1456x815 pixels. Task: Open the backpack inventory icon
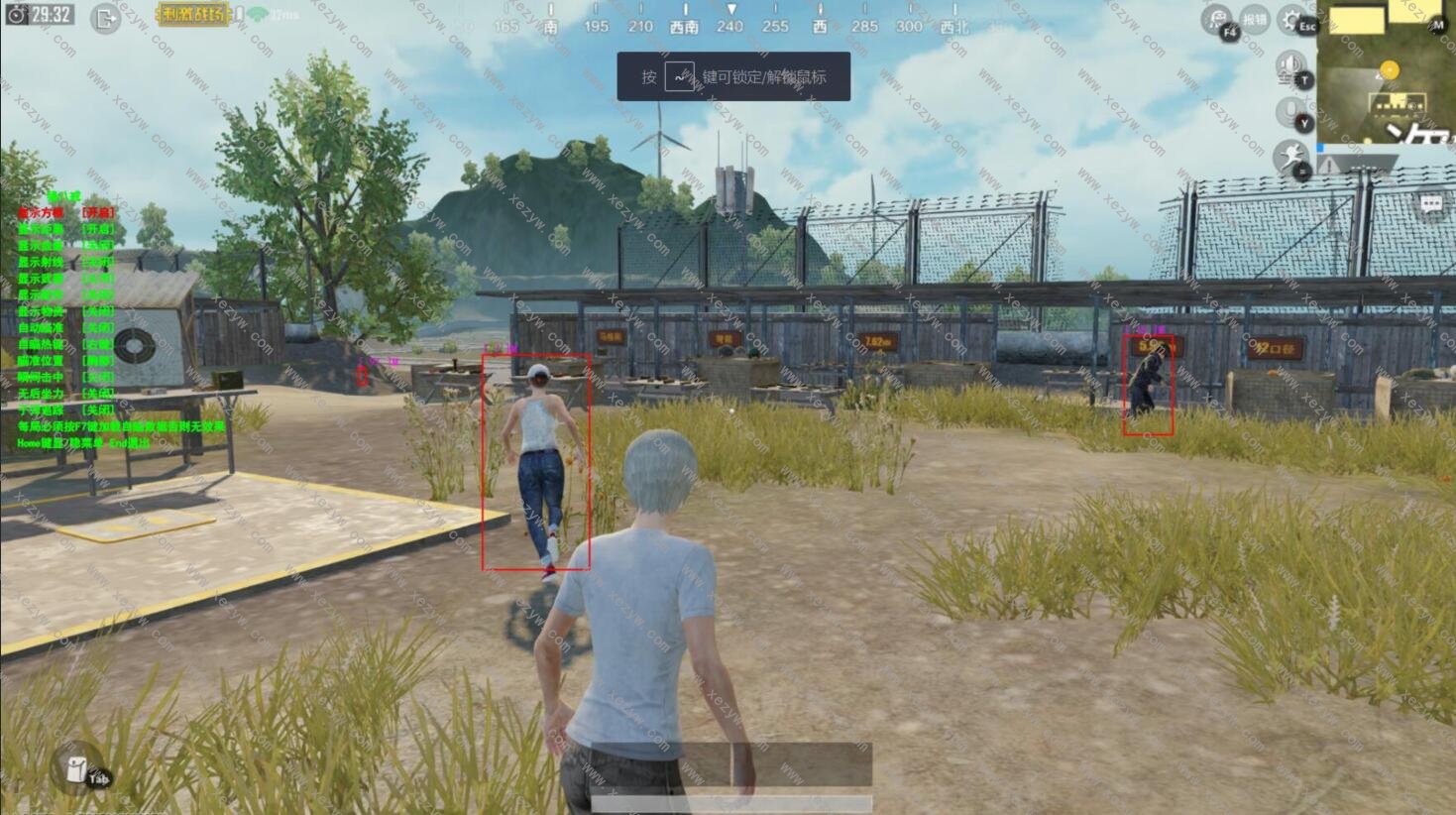pyautogui.click(x=78, y=769)
